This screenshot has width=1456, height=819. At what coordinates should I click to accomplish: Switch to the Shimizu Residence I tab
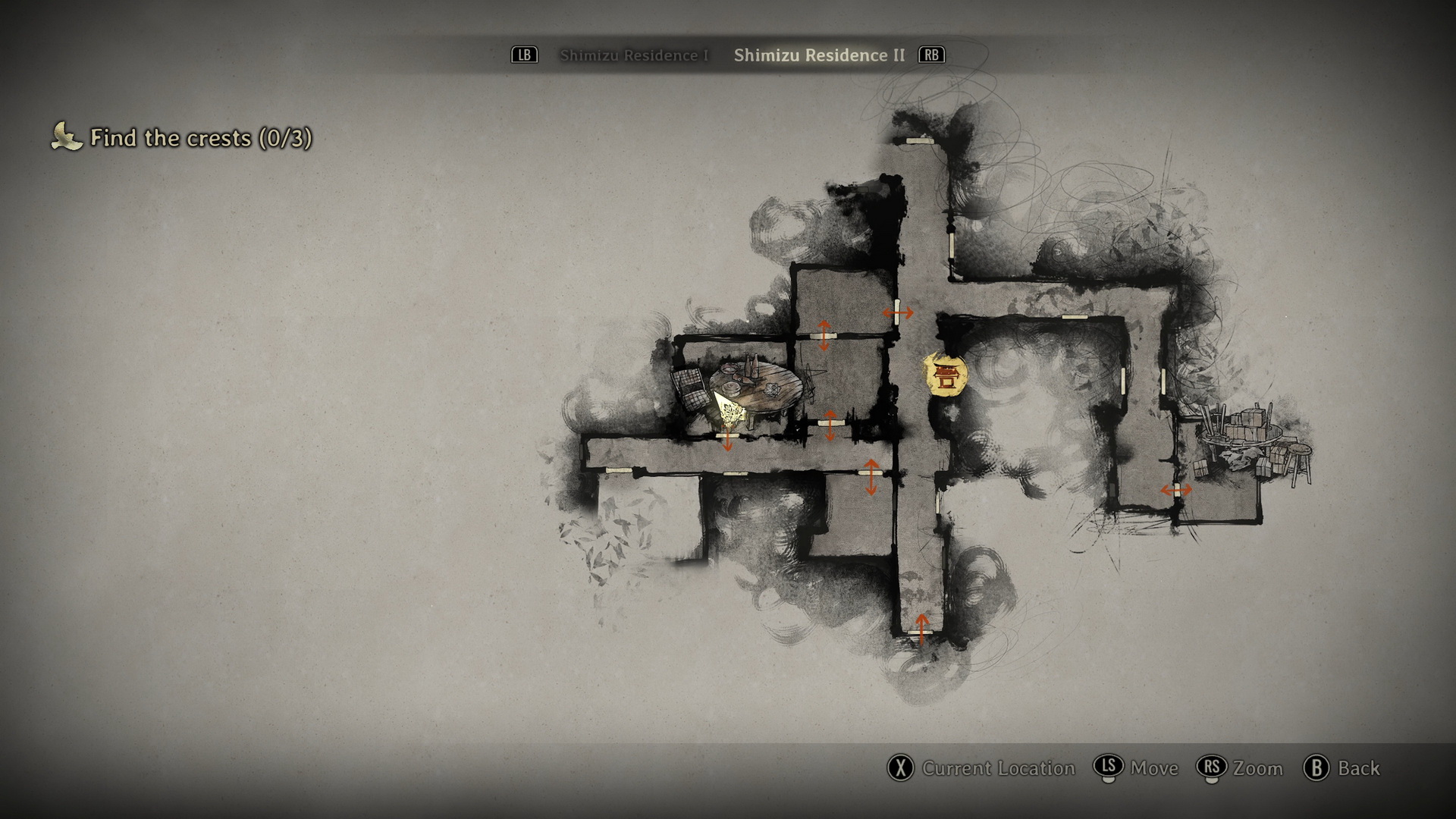pos(634,55)
